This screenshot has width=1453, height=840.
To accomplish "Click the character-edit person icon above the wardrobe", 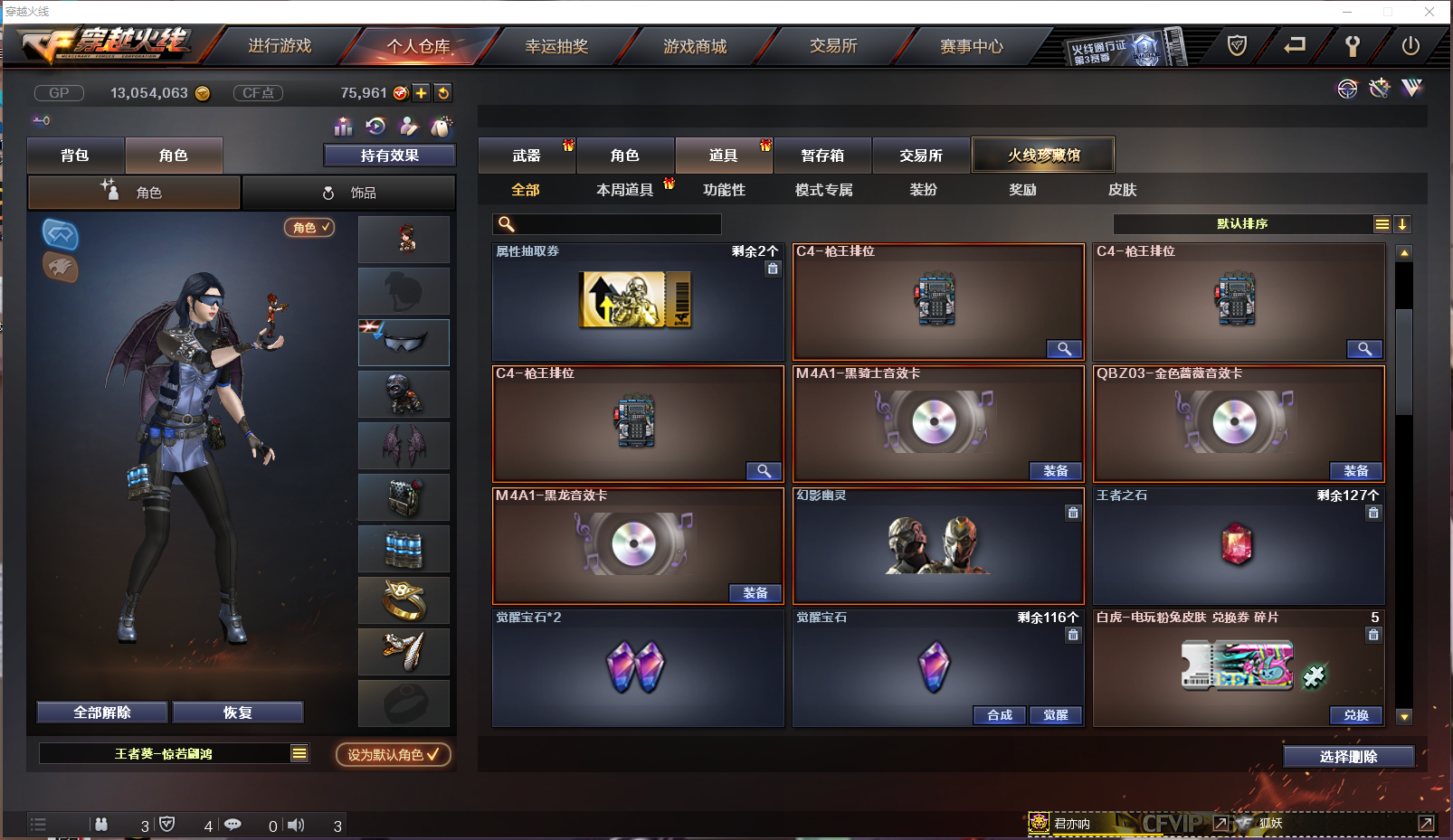I will (x=408, y=127).
